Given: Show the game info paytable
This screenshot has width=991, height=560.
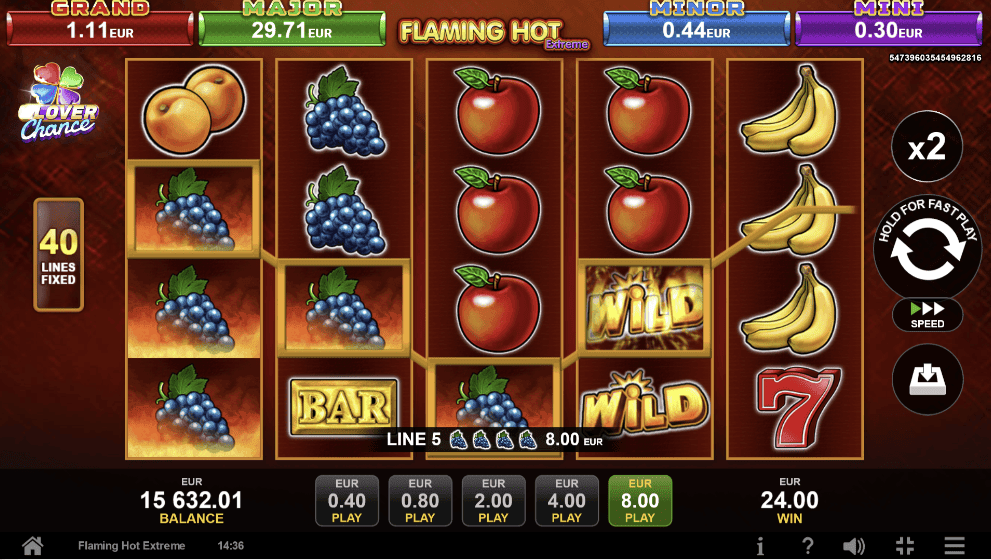Looking at the screenshot, I should pos(761,546).
